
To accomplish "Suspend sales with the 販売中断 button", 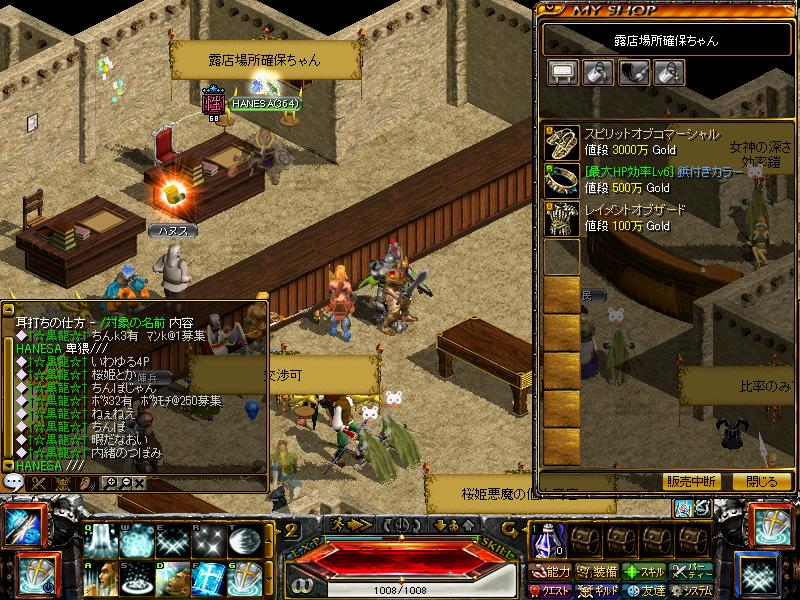I will pyautogui.click(x=691, y=481).
